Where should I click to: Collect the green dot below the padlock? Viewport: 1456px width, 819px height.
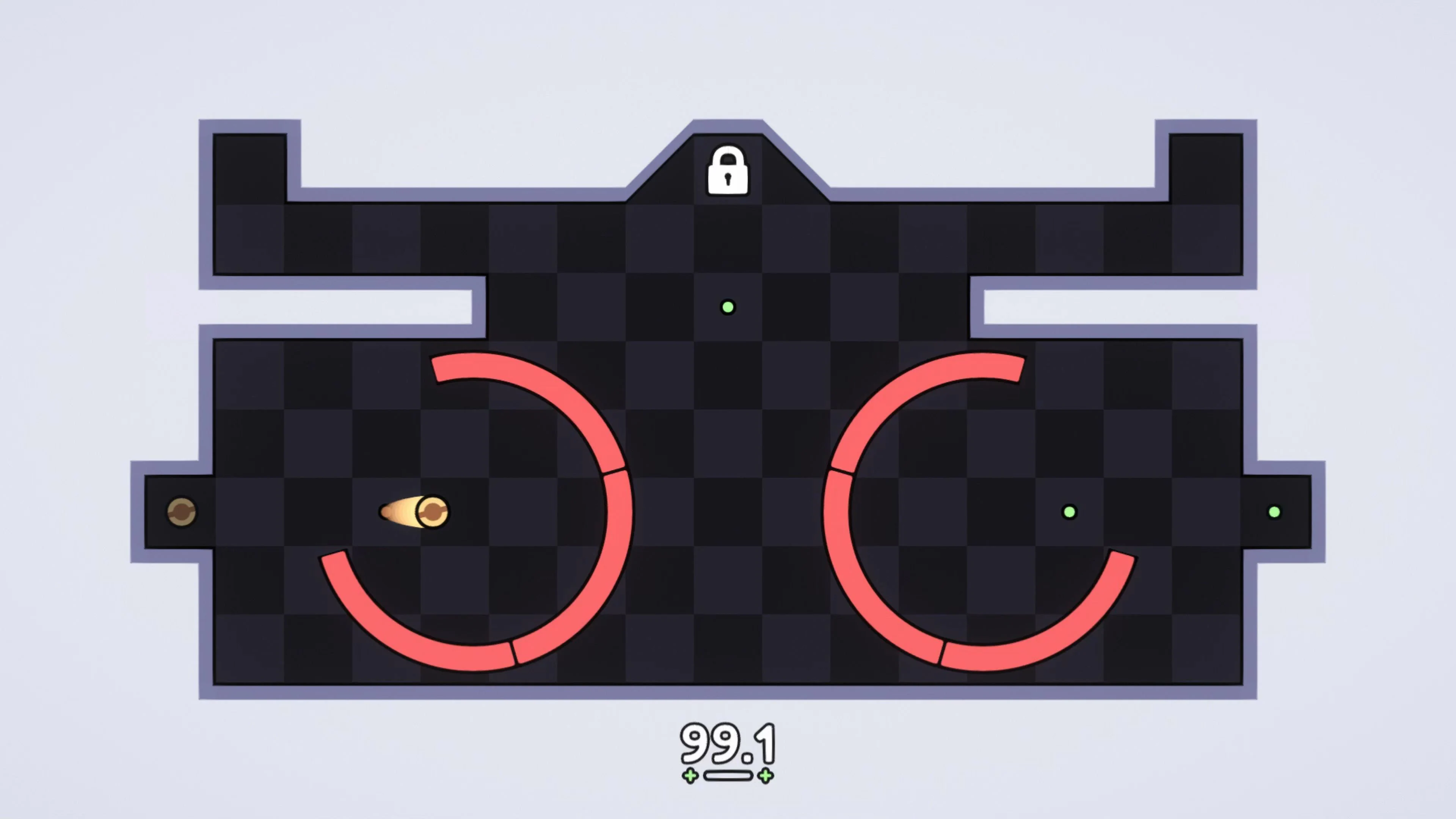coord(728,307)
